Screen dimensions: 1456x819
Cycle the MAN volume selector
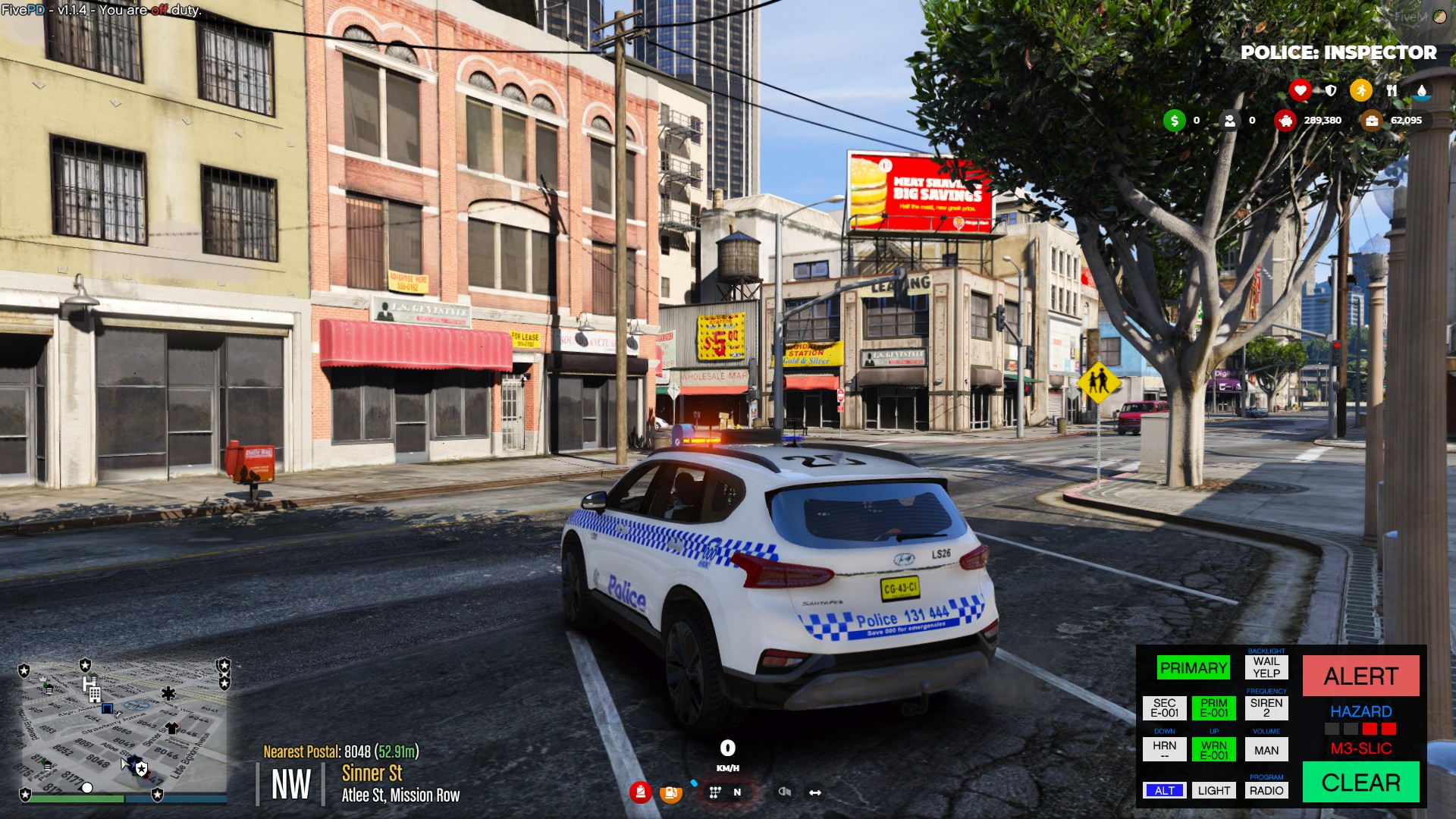(x=1268, y=748)
